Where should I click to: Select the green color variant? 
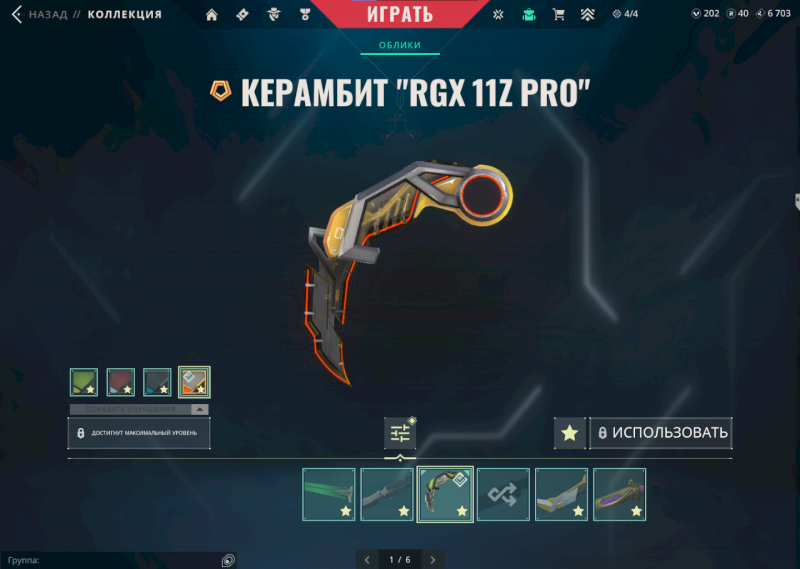(84, 382)
